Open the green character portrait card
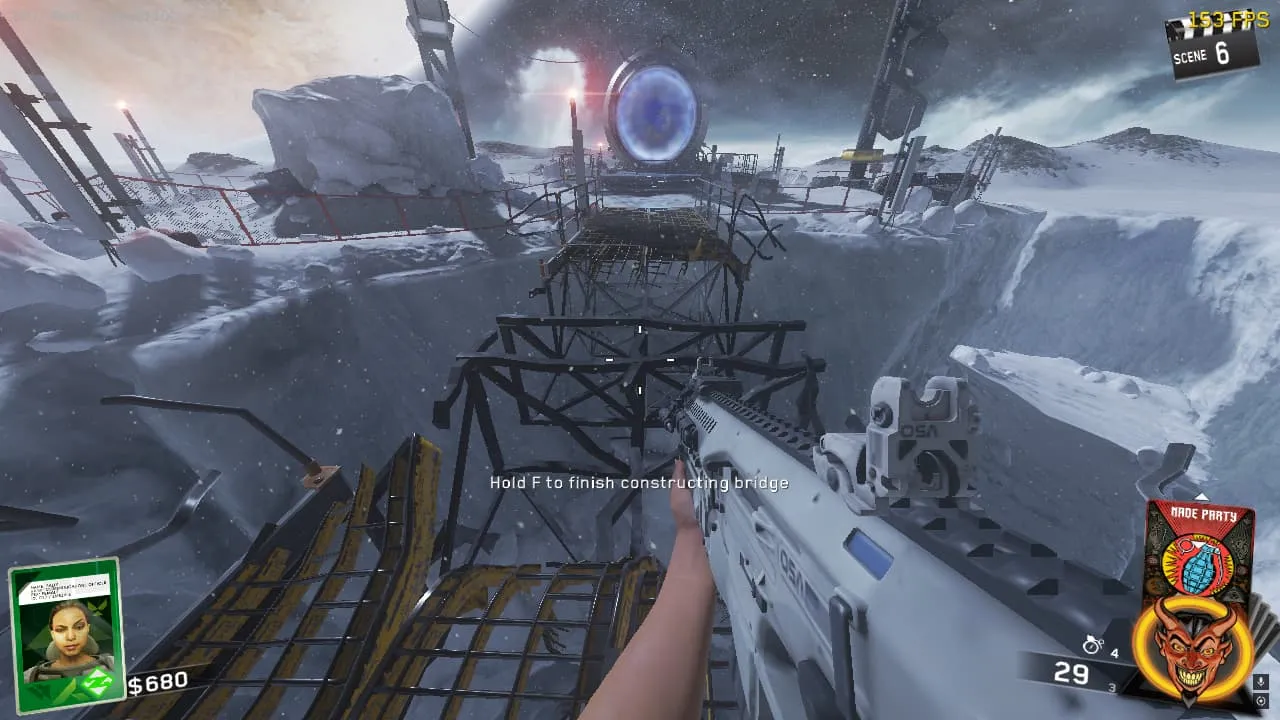Viewport: 1280px width, 720px height. (x=65, y=634)
